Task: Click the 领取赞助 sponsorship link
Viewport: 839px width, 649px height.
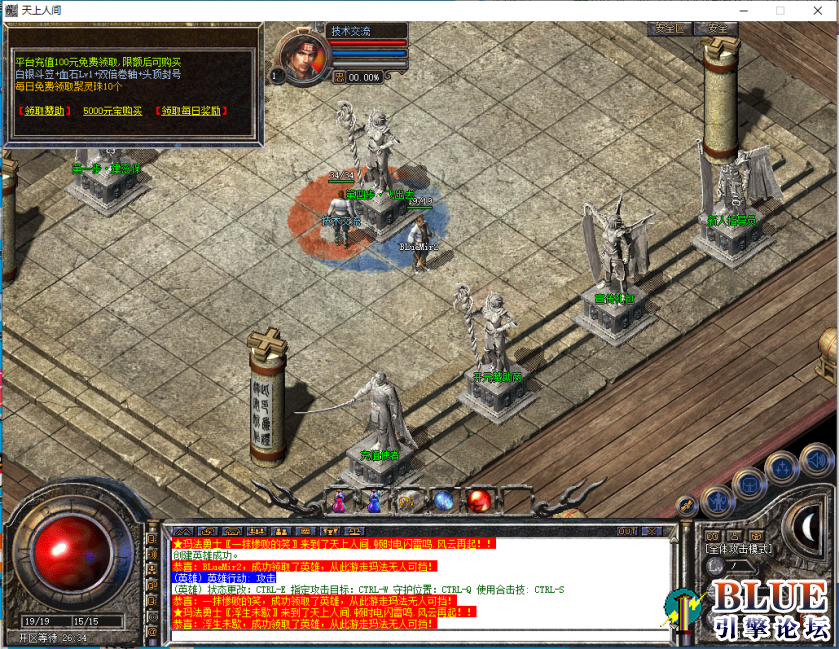Action: [43, 111]
